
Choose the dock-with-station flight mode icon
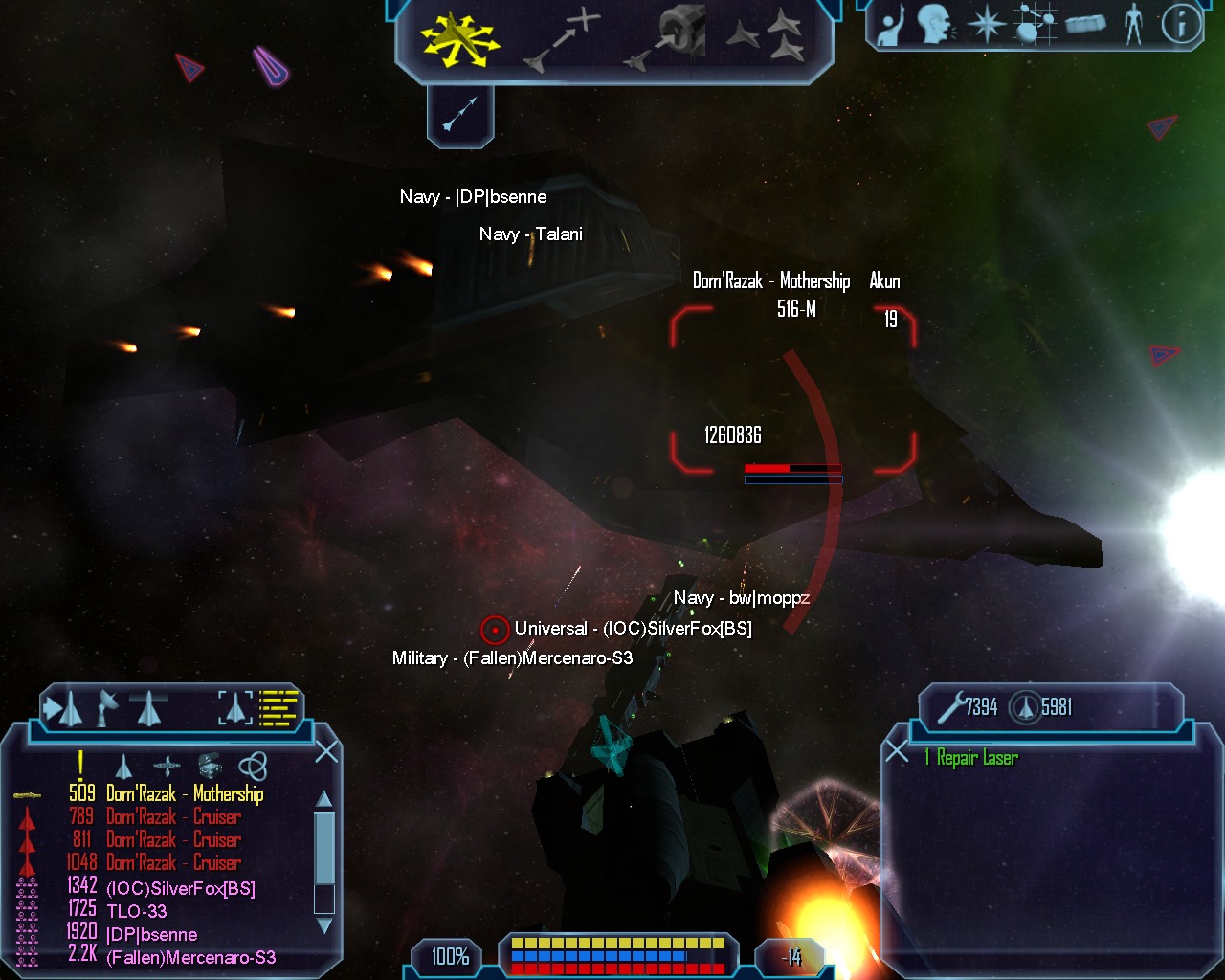coord(666,38)
